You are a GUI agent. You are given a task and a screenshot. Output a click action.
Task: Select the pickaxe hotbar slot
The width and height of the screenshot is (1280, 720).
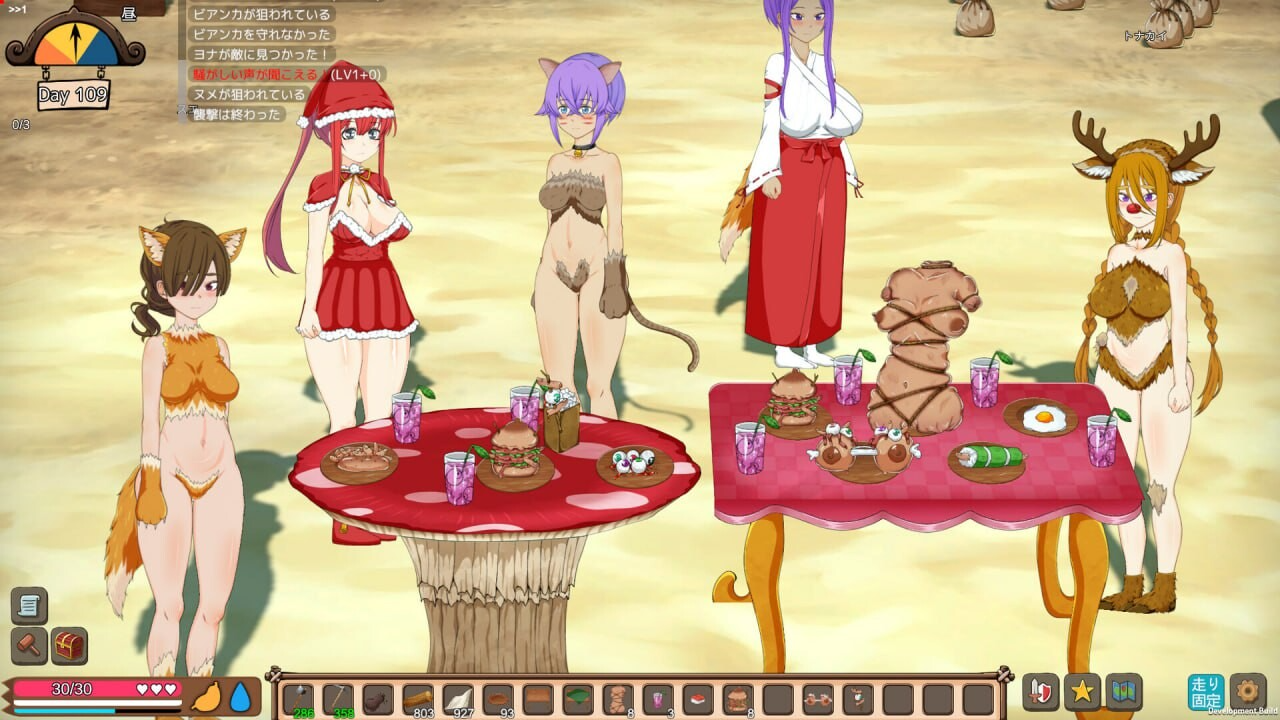338,698
